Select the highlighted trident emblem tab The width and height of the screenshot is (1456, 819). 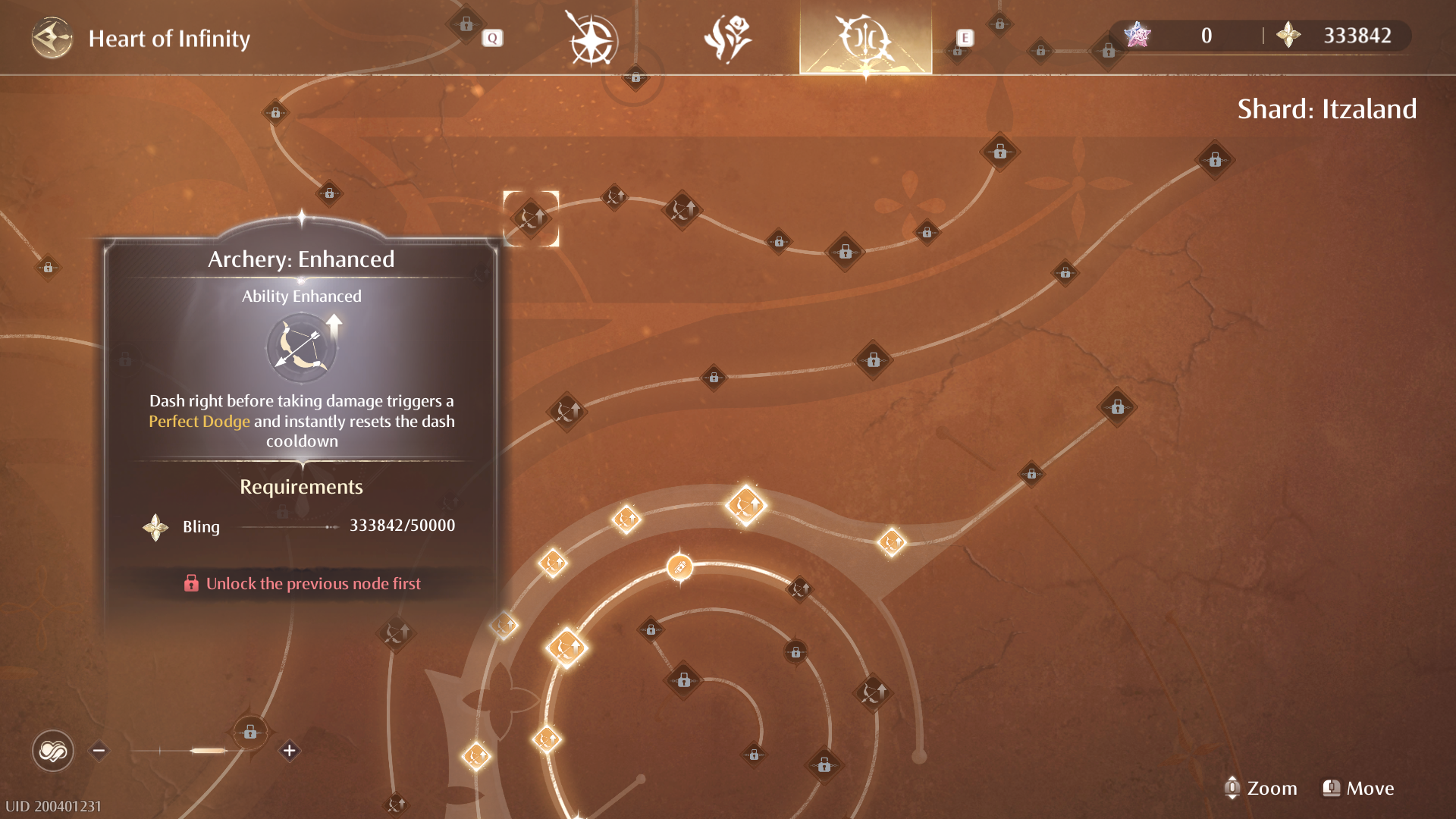click(x=865, y=38)
